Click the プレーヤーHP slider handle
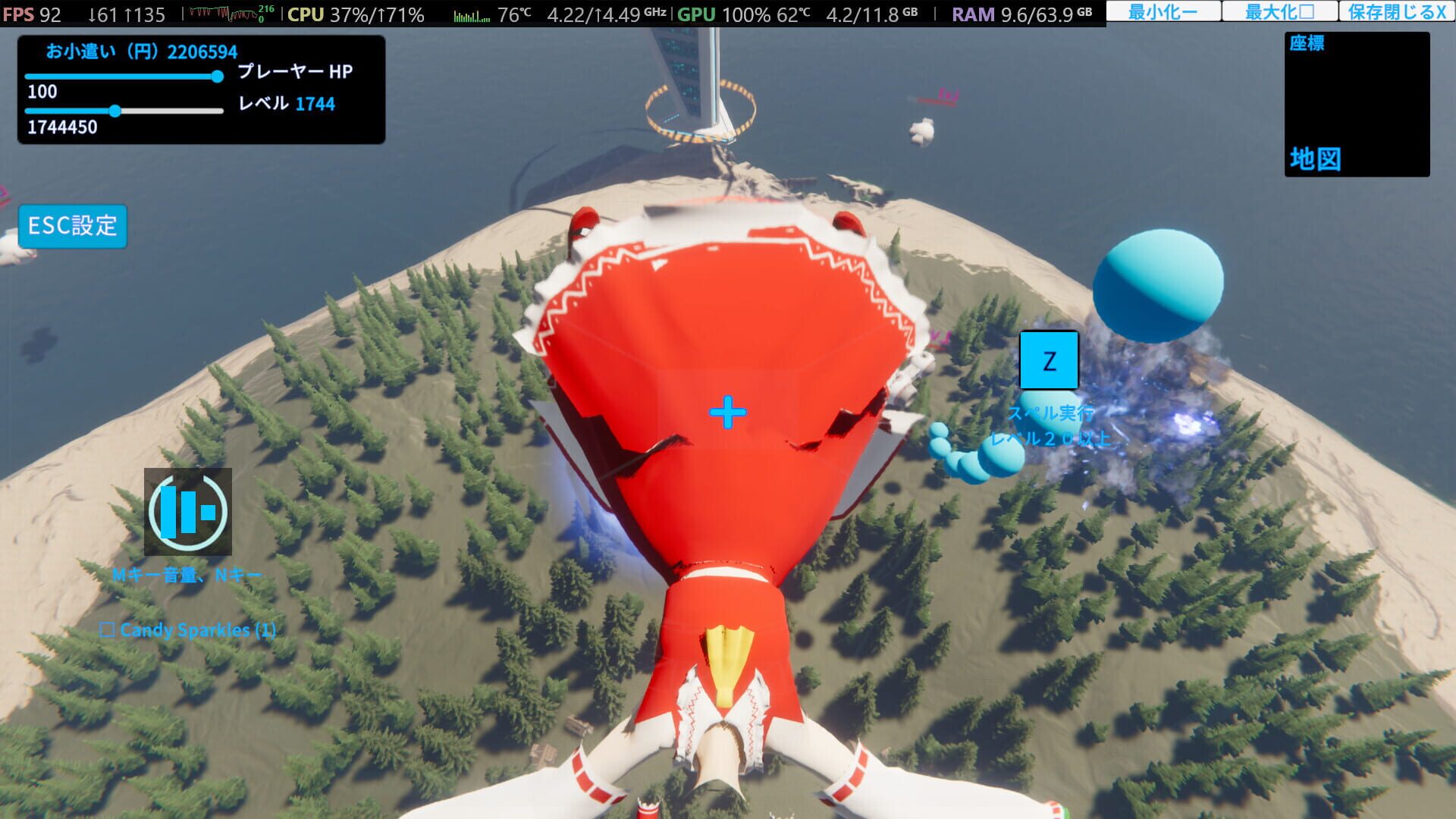Screen dimensions: 1456x819 [x=216, y=76]
